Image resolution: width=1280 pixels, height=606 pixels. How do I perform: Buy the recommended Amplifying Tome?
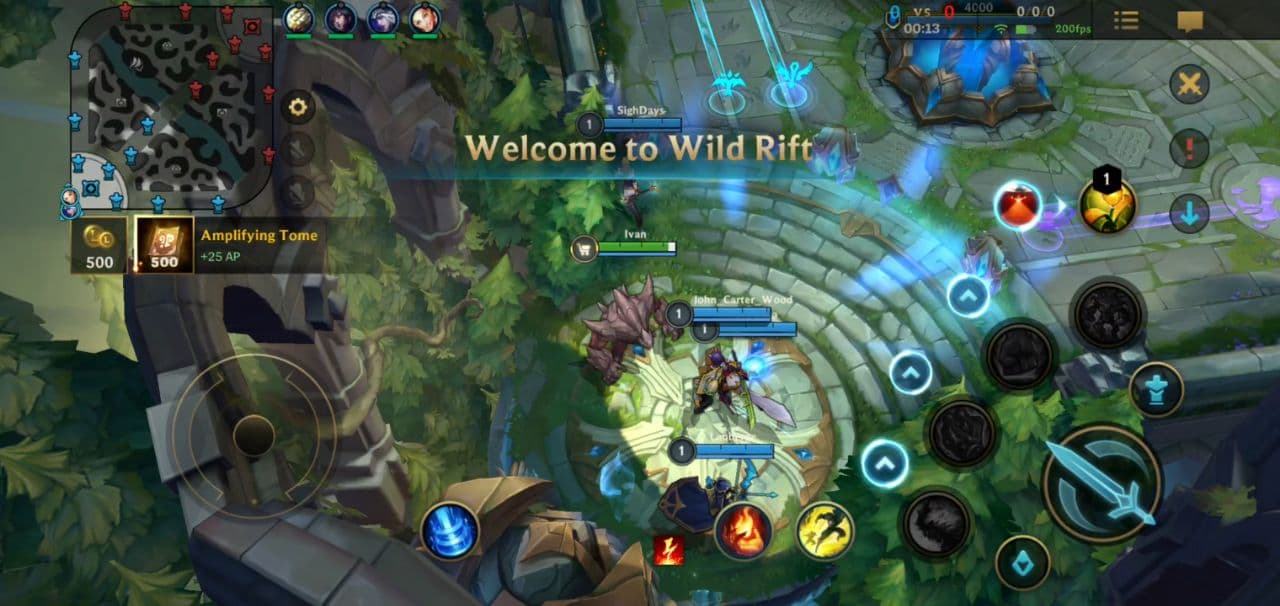click(164, 245)
